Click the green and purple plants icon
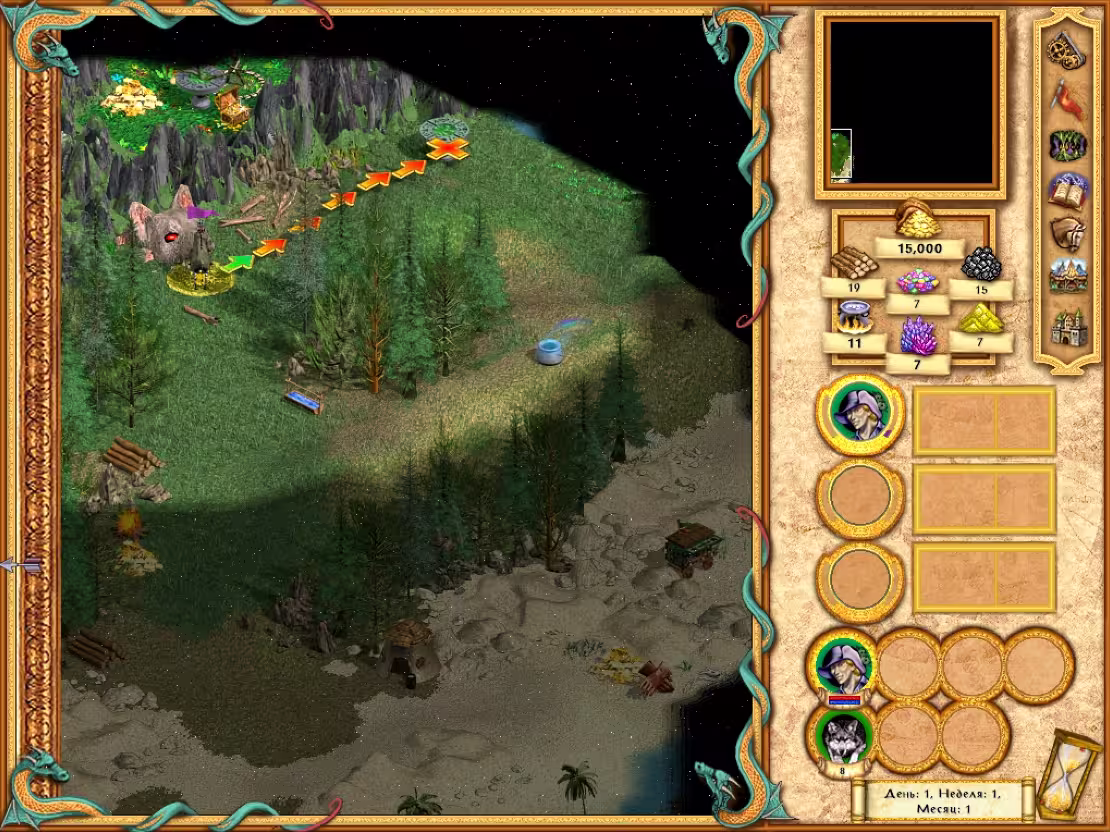 1068,145
